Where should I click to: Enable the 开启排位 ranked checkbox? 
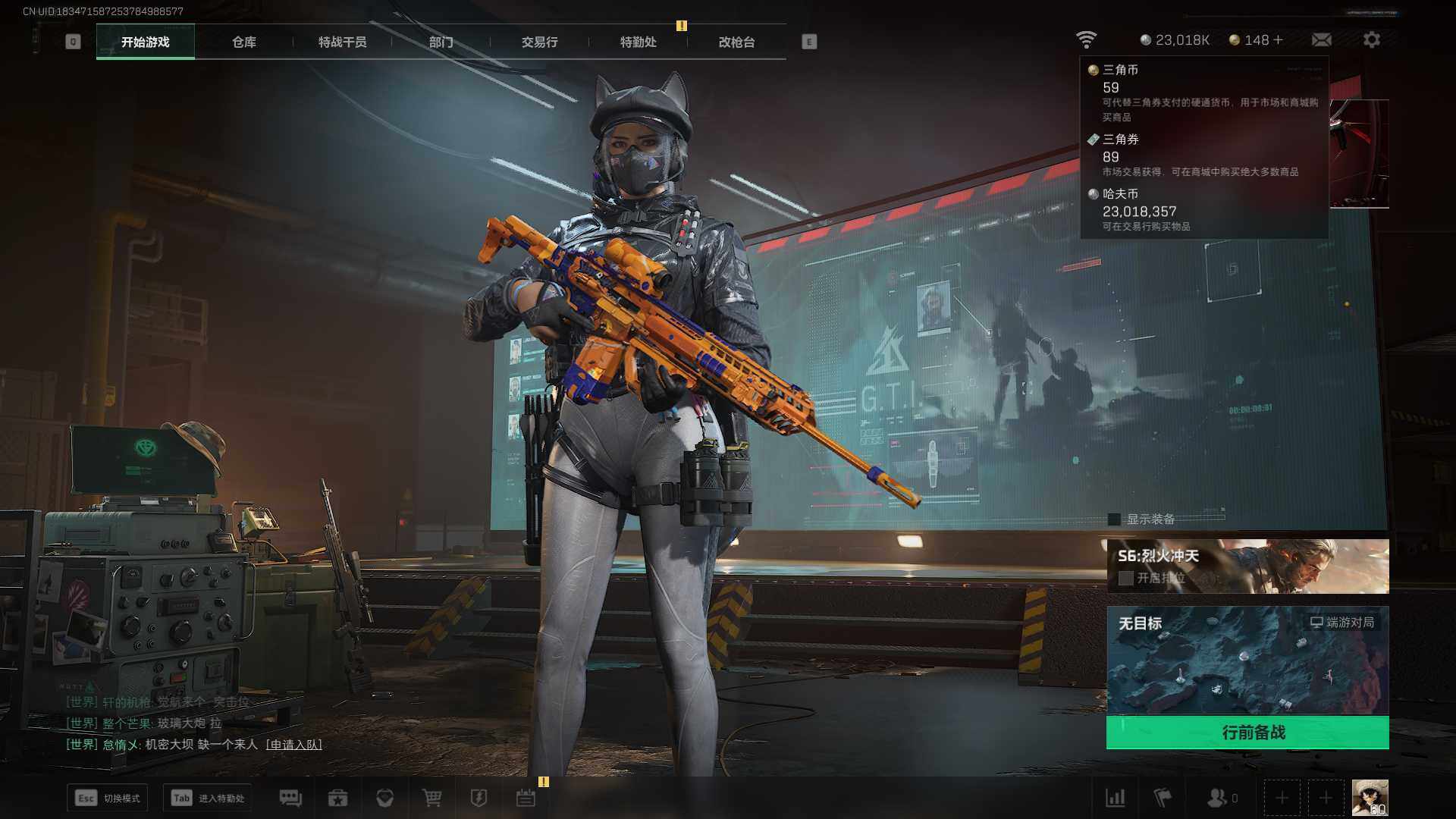tap(1126, 578)
